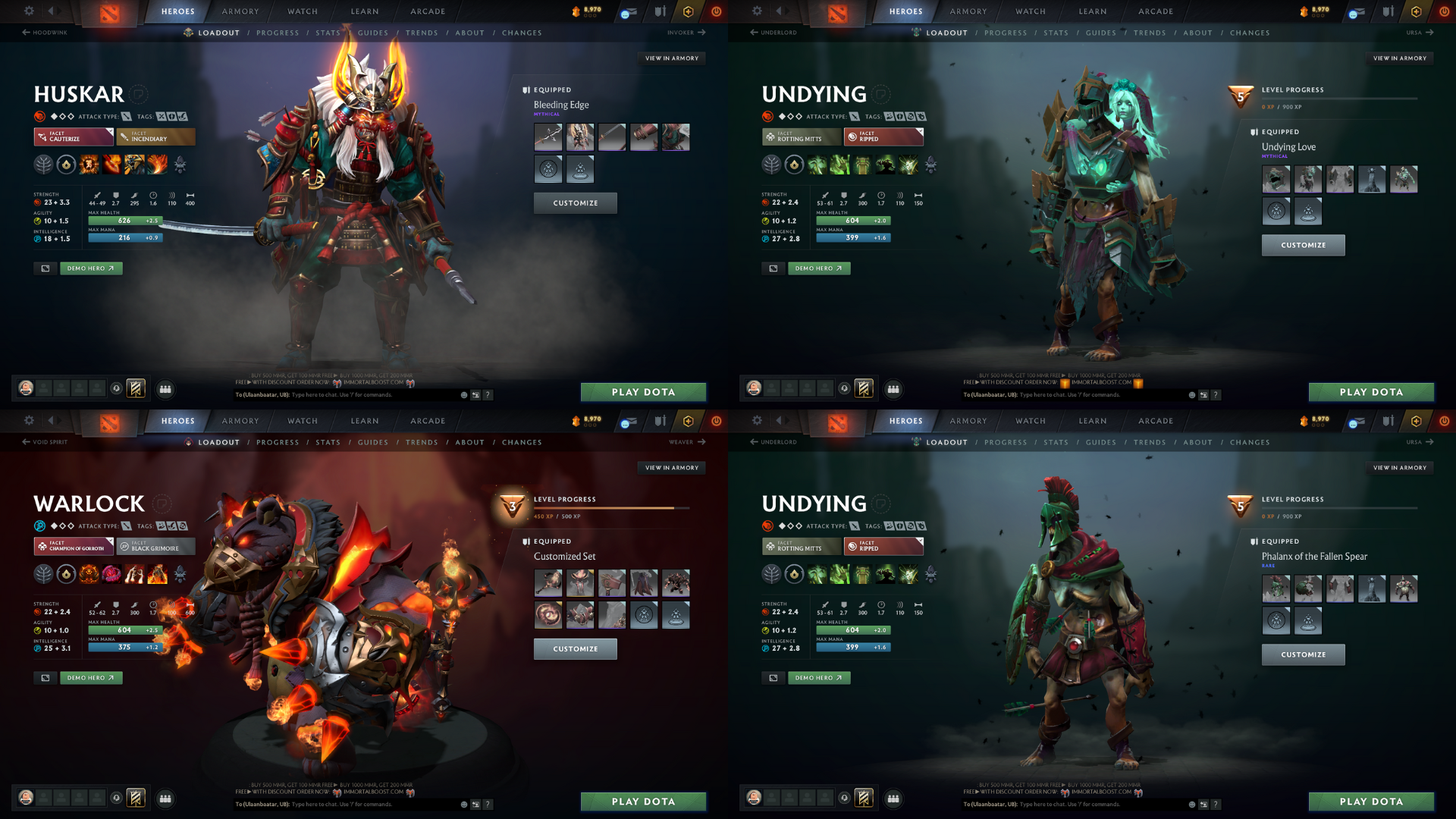Select Huskar's Burning Spear ability icon

pos(111,165)
